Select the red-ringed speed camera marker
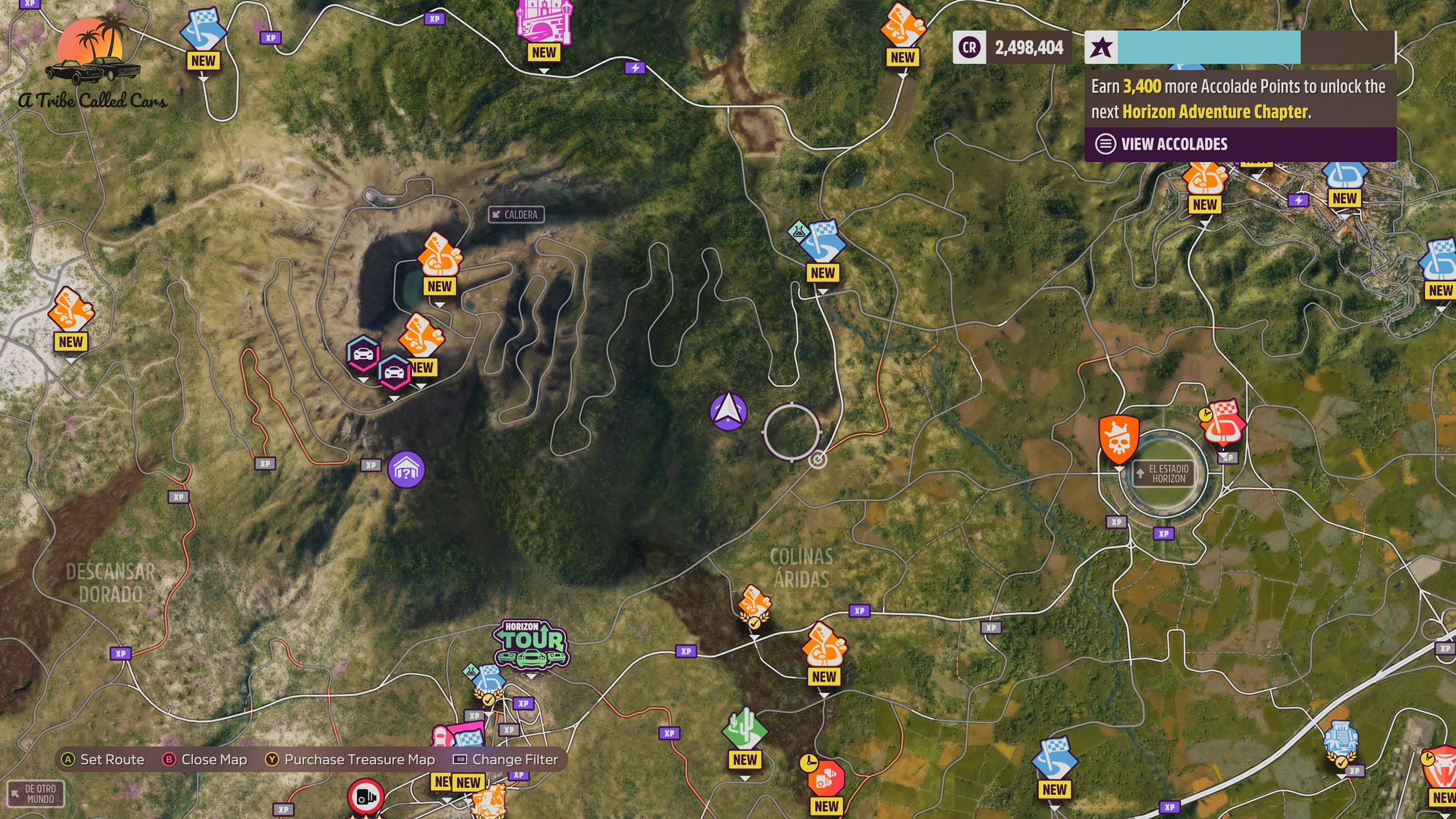The image size is (1456, 819). (x=366, y=796)
